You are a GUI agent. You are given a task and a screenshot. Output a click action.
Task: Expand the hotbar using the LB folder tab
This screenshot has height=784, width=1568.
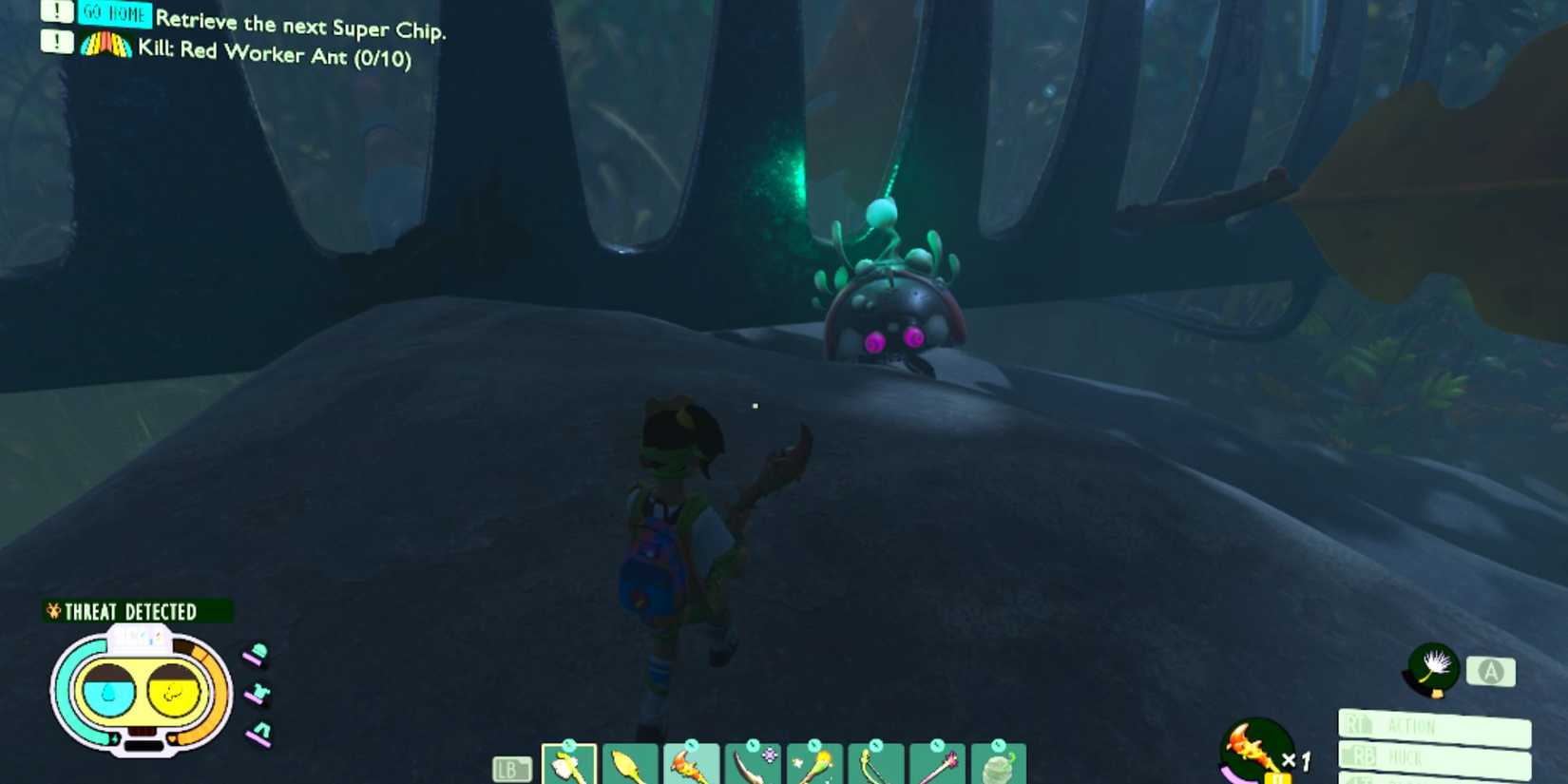(511, 770)
